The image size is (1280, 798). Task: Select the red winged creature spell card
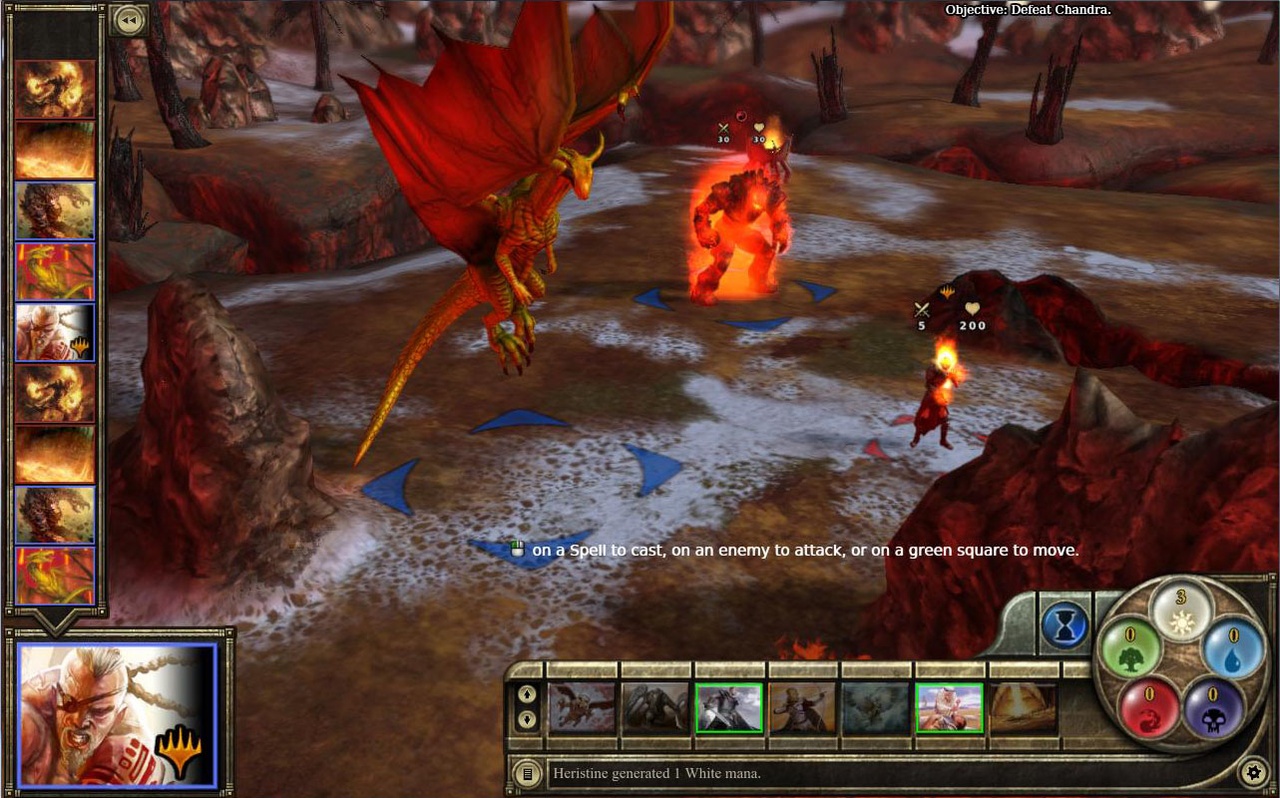click(582, 708)
